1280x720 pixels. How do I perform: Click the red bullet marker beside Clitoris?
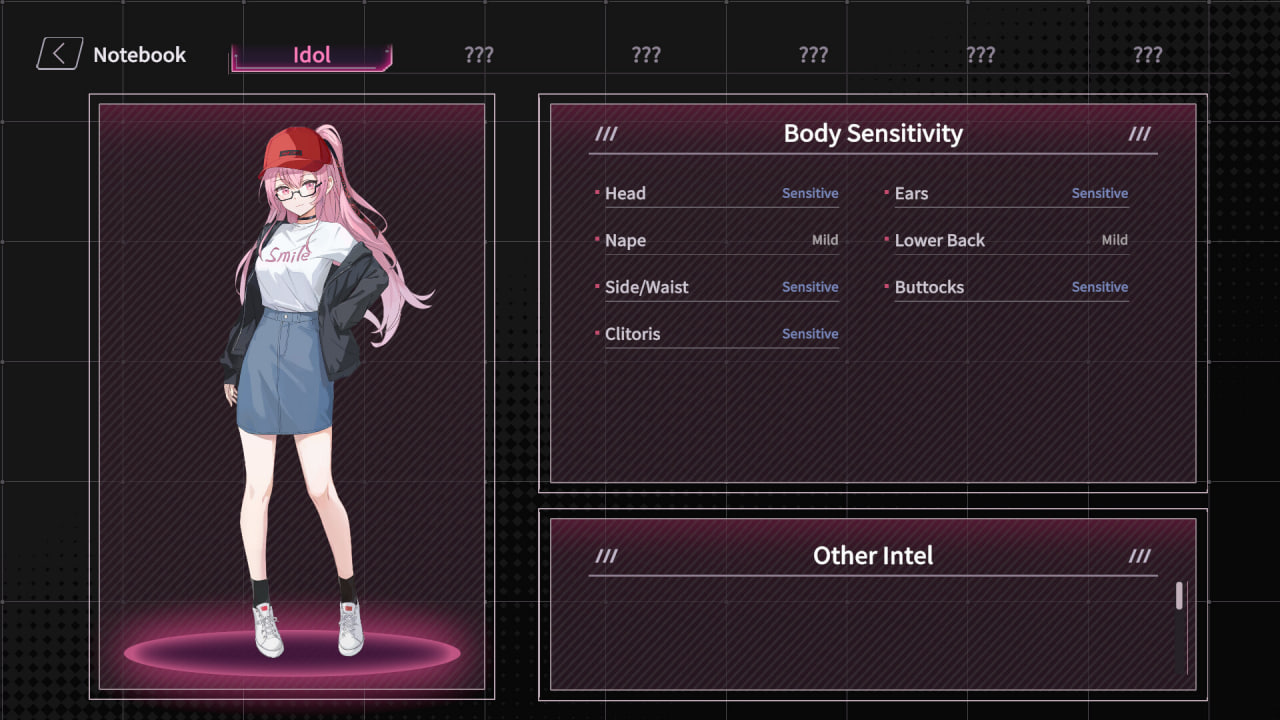[x=597, y=332]
